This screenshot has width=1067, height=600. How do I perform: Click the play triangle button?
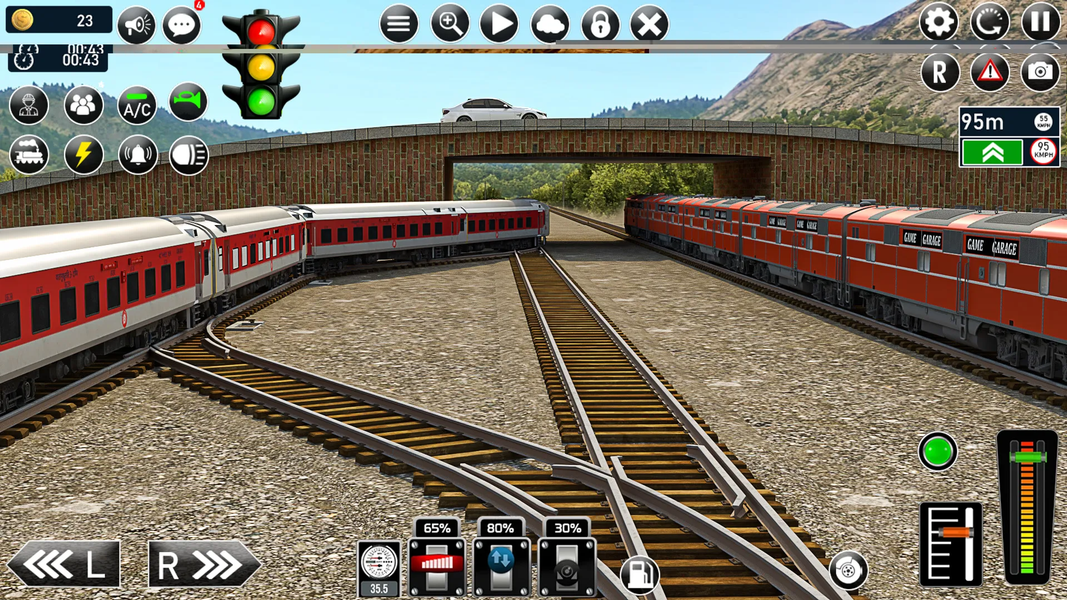499,24
